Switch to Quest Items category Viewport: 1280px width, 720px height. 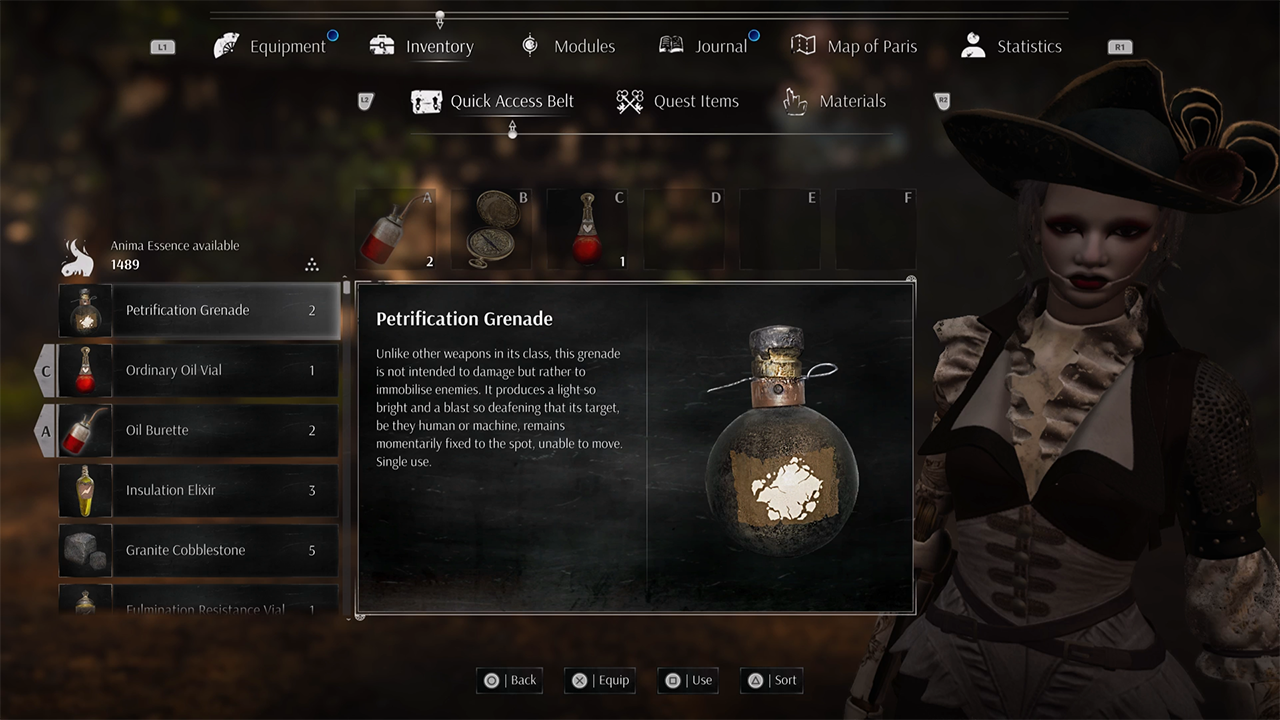tap(678, 101)
